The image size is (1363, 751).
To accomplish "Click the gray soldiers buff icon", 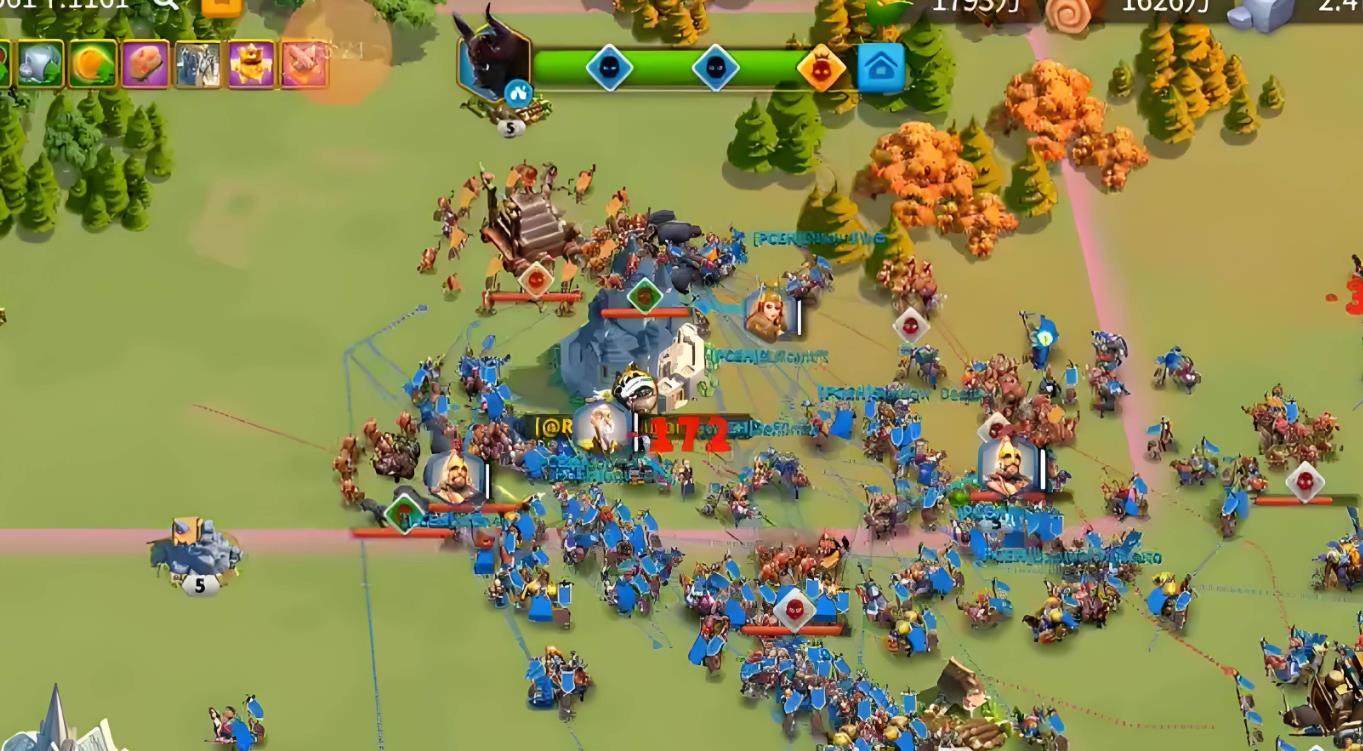I will 198,65.
